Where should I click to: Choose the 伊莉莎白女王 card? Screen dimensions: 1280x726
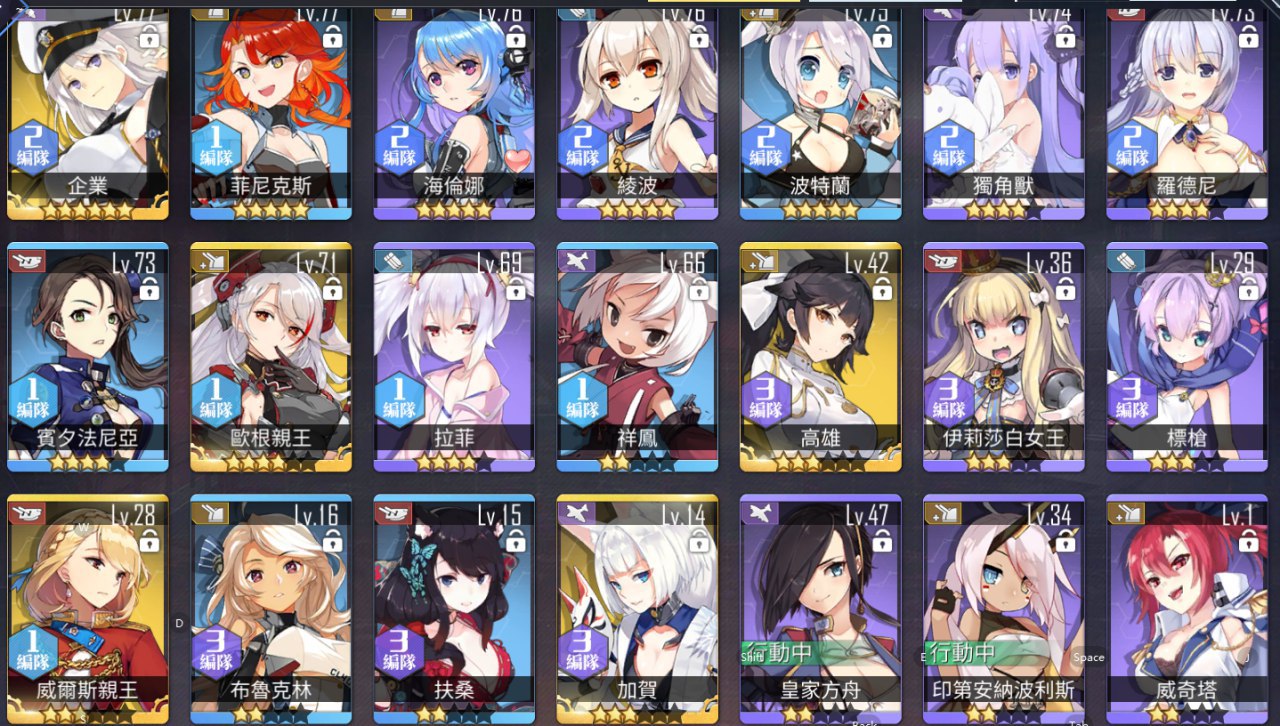coord(1004,355)
